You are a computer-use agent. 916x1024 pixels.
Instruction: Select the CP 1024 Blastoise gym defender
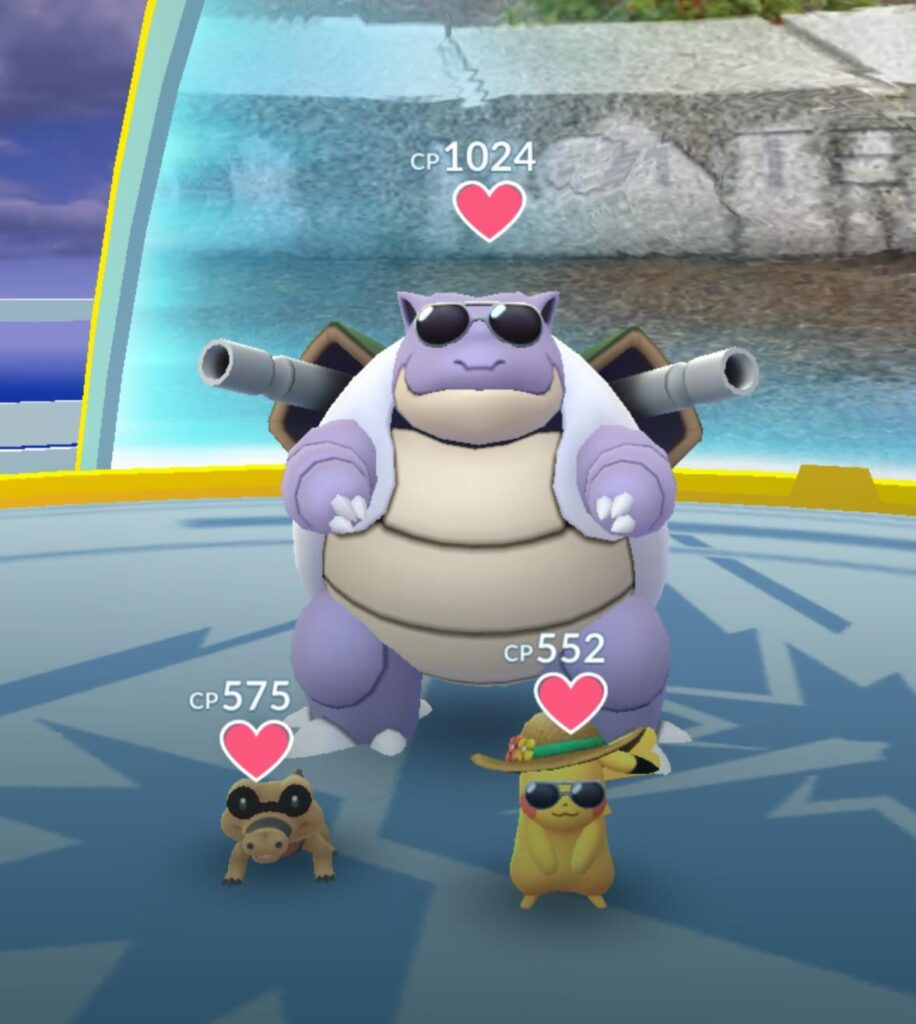click(478, 500)
